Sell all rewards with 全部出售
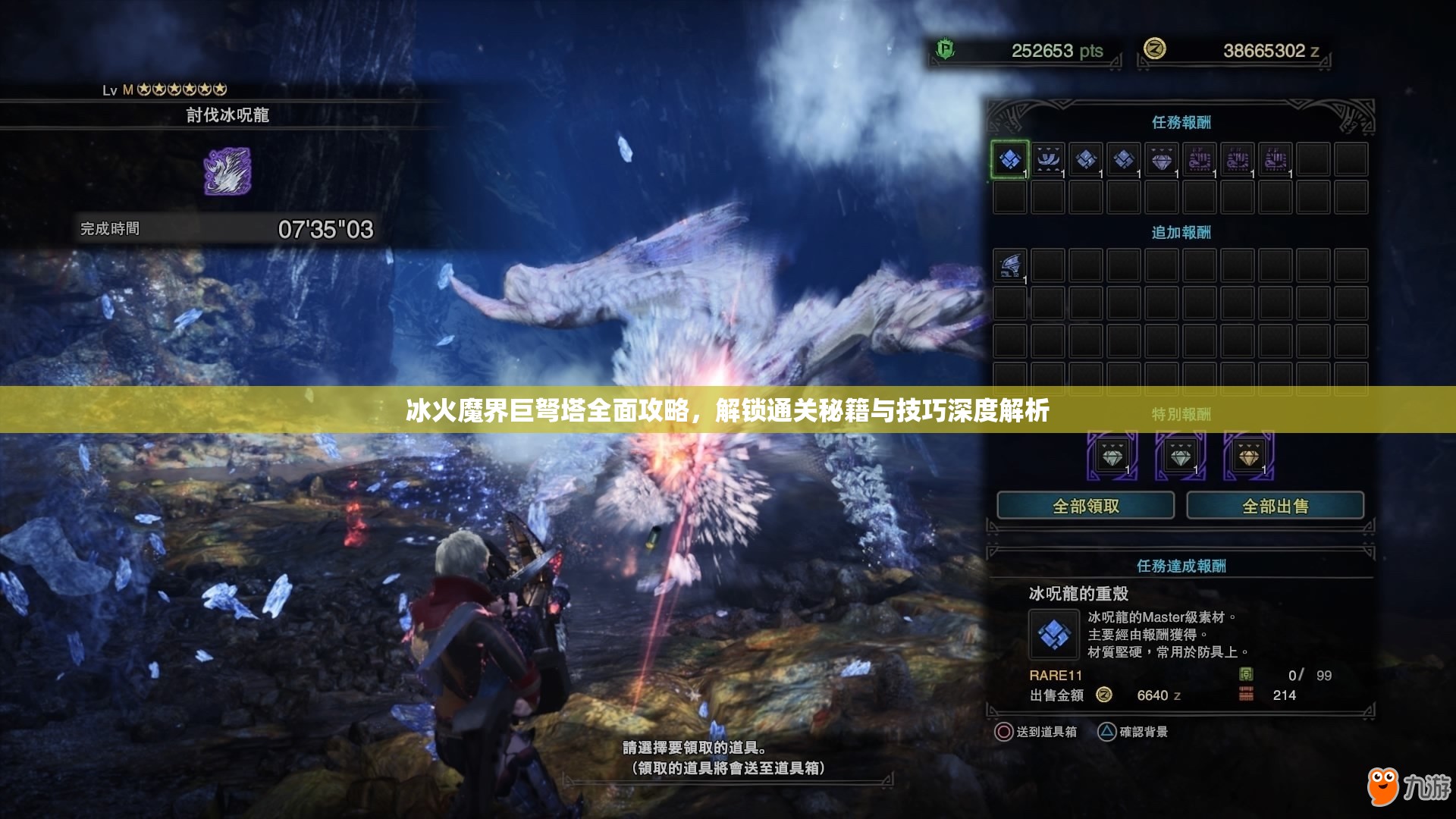This screenshot has height=819, width=1456. [x=1275, y=506]
